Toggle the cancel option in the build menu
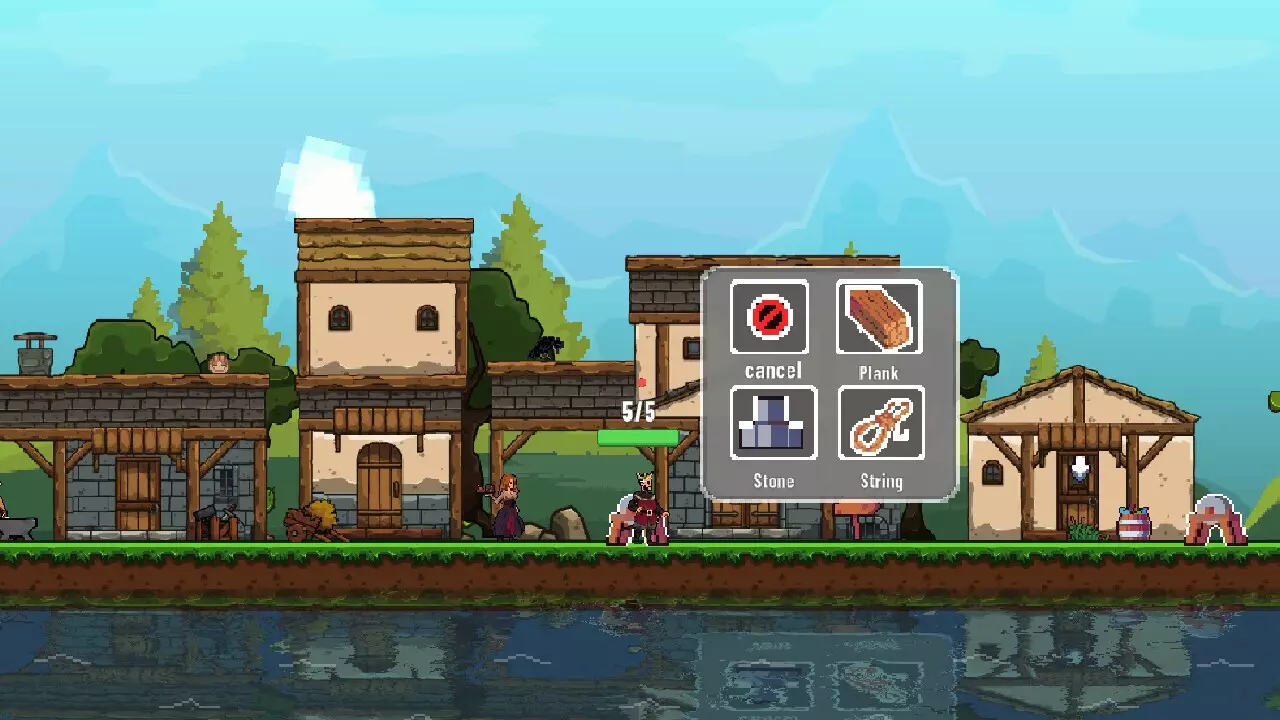This screenshot has height=720, width=1280. (x=770, y=318)
